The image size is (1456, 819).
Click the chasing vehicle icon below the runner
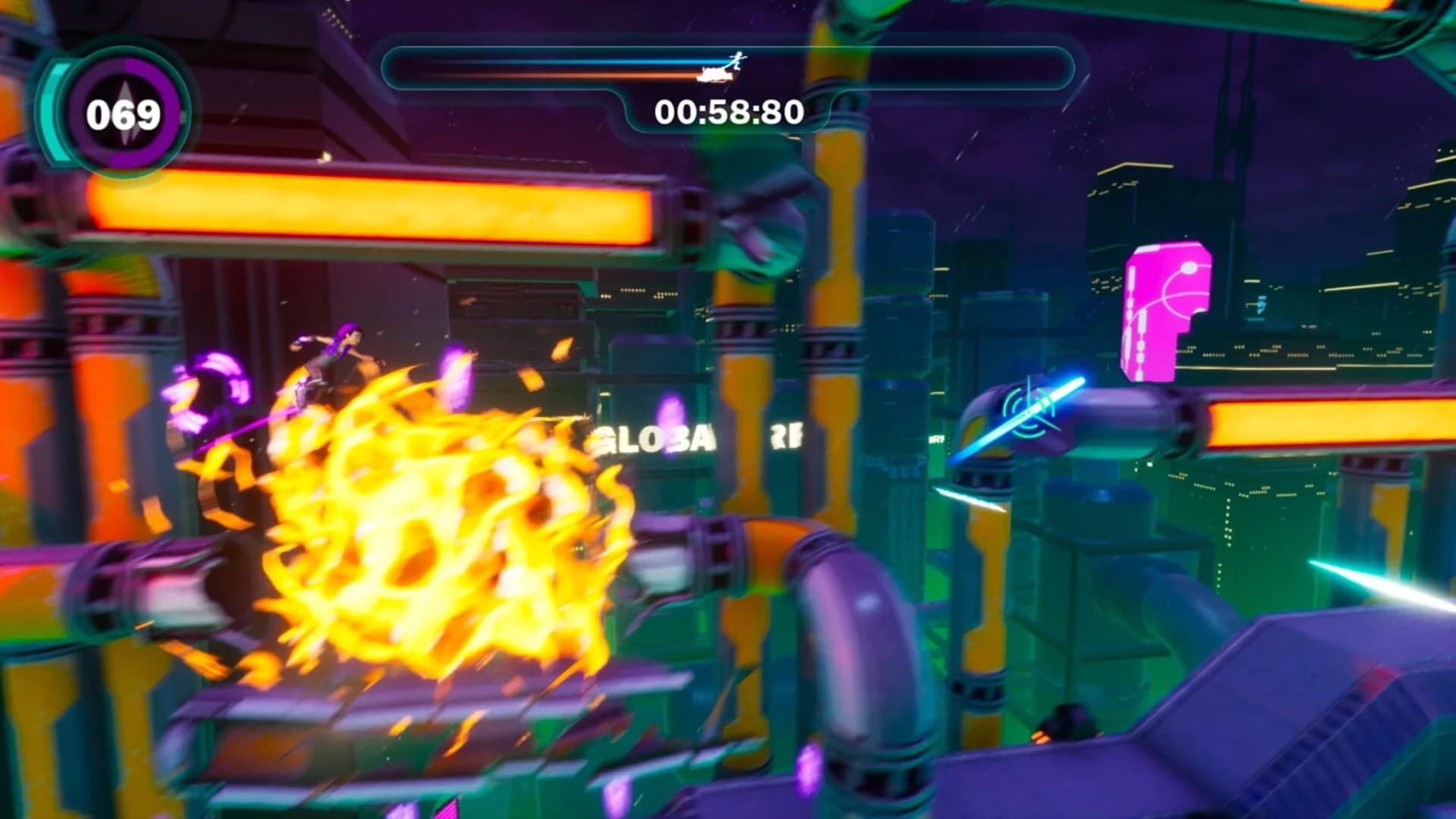[713, 74]
